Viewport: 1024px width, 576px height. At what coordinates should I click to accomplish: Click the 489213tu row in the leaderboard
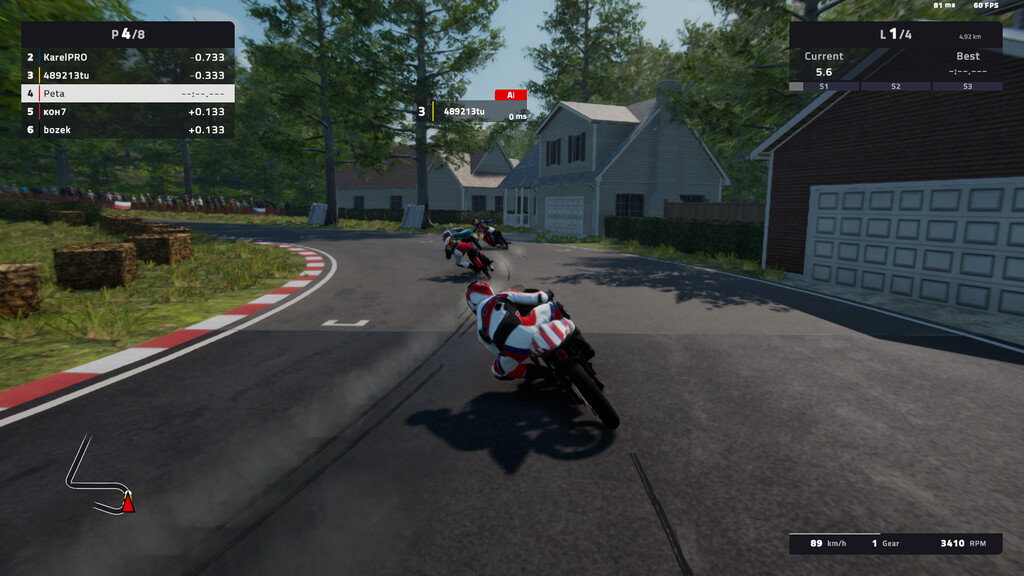tap(127, 75)
